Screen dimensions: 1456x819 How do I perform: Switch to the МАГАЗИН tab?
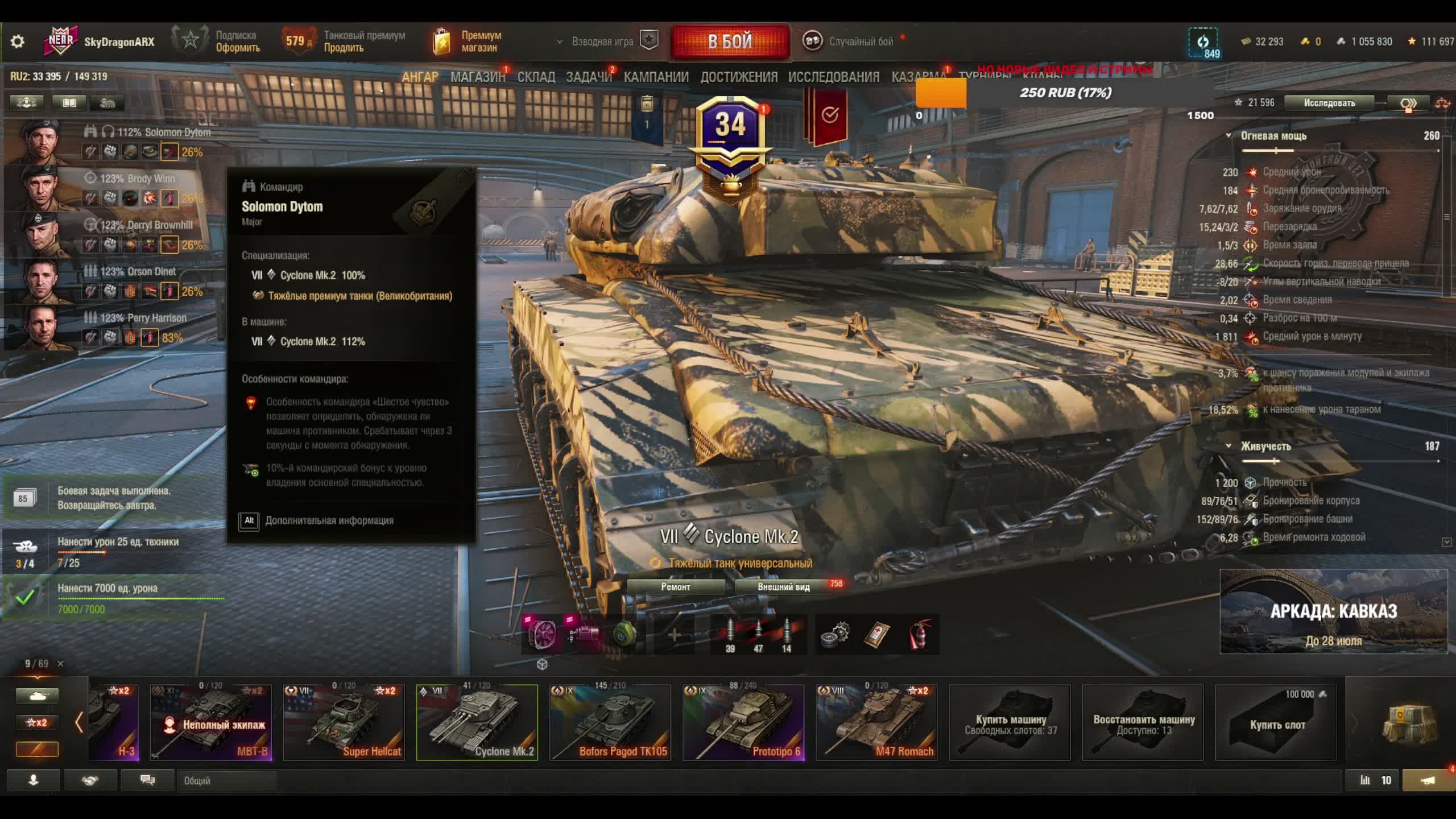477,77
